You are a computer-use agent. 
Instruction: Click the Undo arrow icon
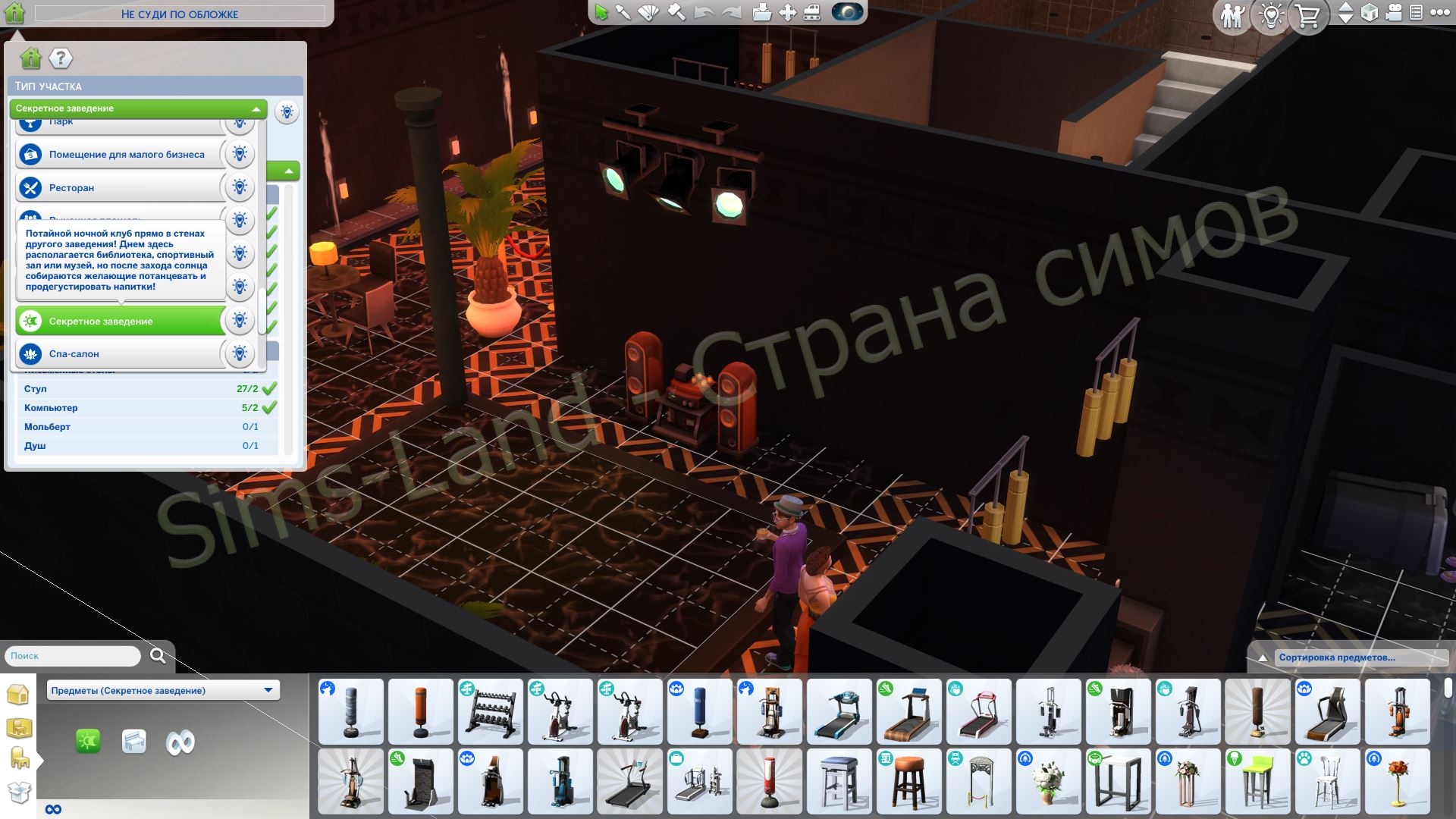tap(703, 11)
